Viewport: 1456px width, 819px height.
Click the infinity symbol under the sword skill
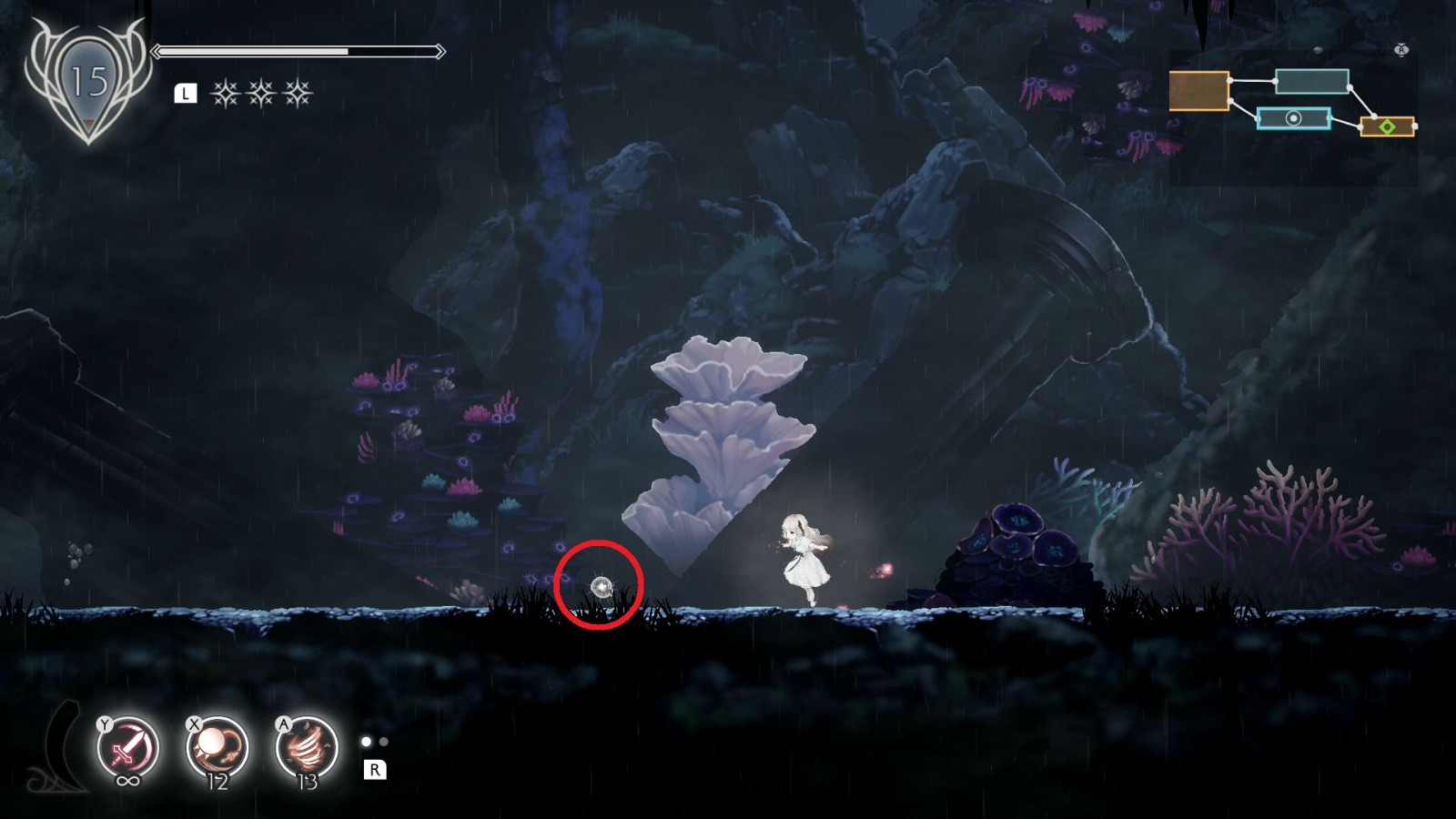[x=129, y=778]
